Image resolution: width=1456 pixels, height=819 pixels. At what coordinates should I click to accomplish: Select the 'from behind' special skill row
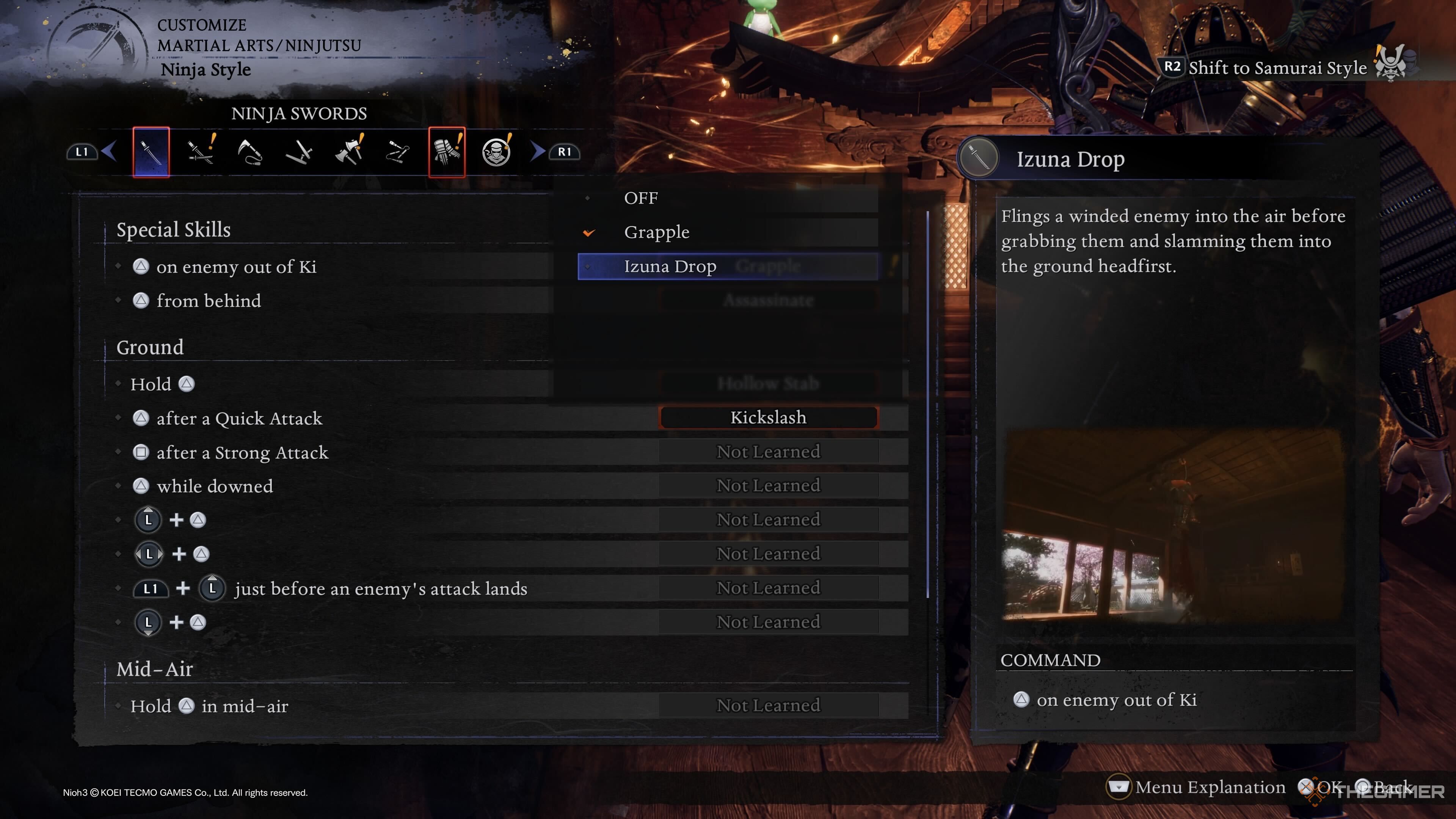pyautogui.click(x=209, y=301)
